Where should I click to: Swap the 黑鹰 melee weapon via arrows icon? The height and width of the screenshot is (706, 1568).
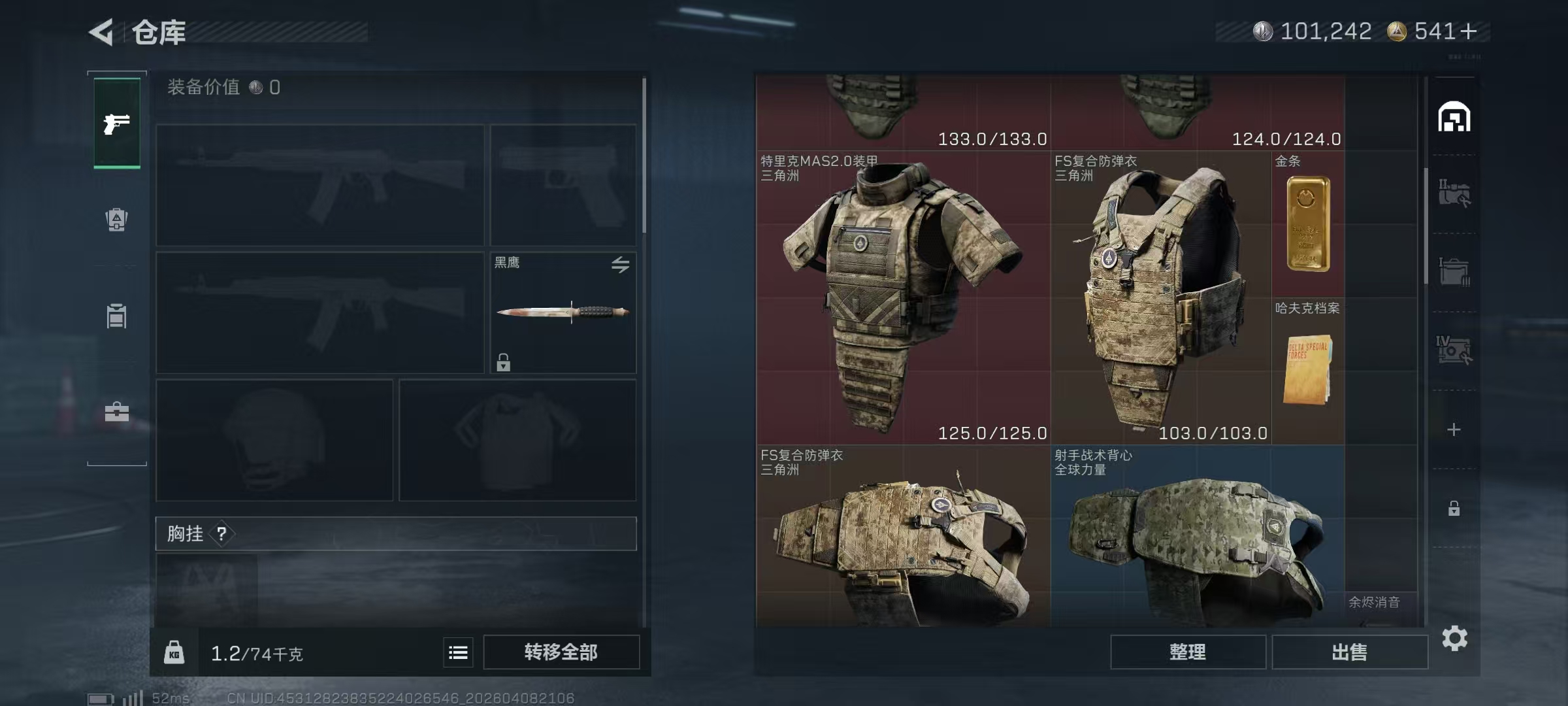pyautogui.click(x=620, y=264)
